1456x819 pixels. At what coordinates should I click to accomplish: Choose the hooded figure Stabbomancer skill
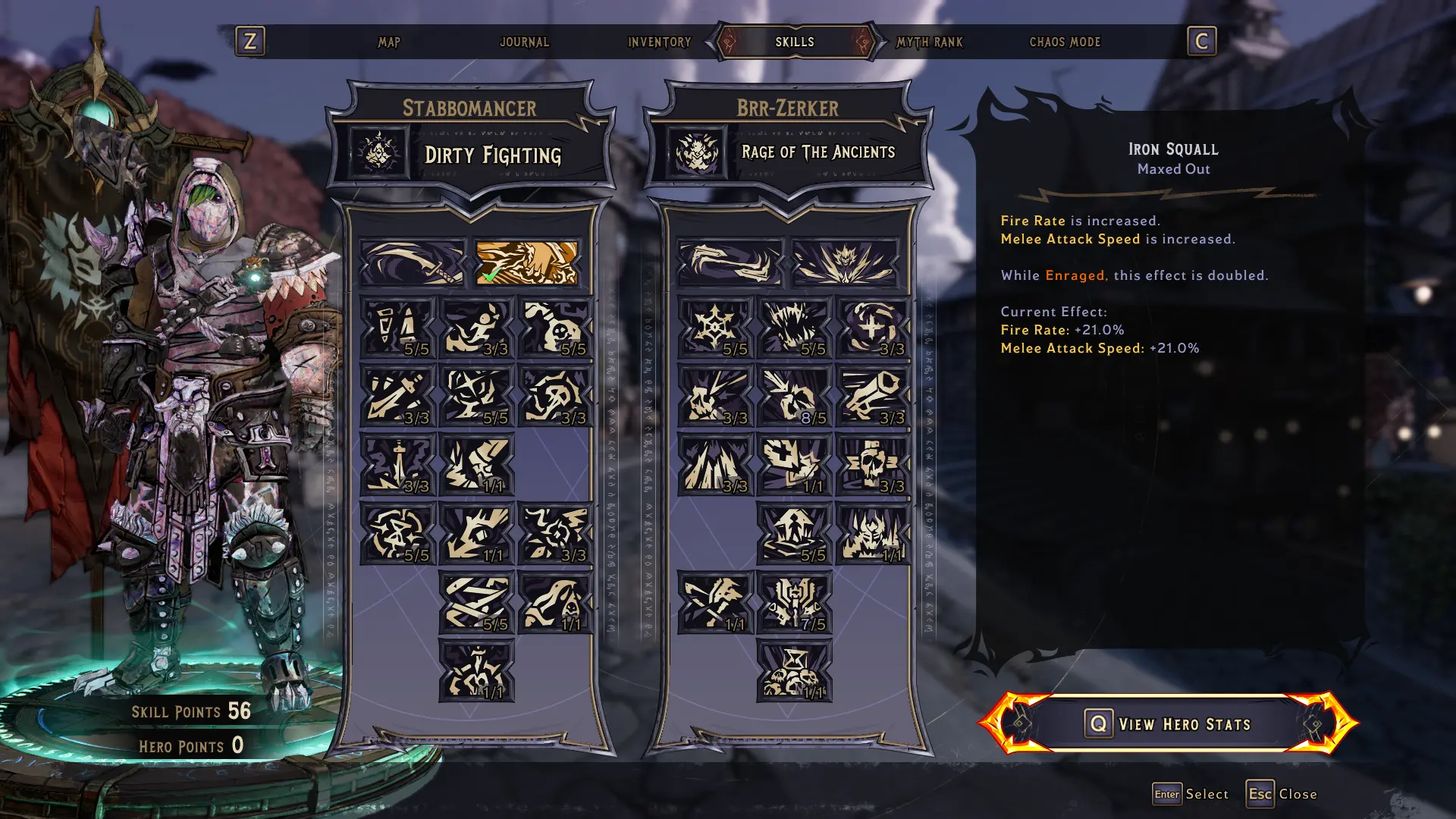pos(555,603)
